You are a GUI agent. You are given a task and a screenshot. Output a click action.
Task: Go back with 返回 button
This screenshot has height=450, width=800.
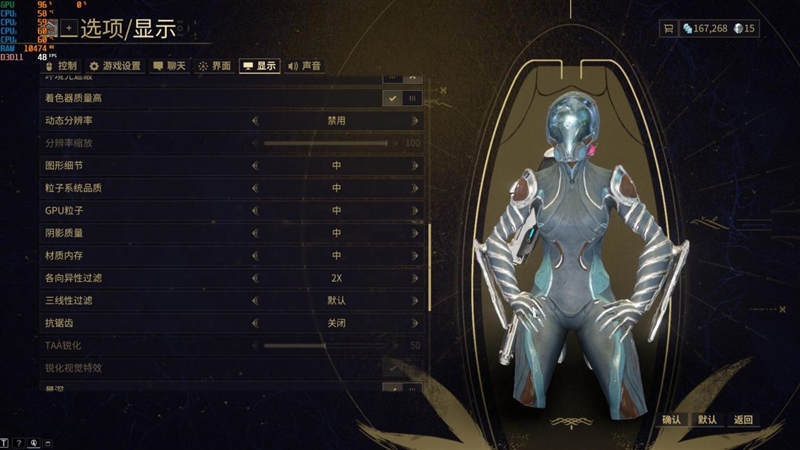click(742, 420)
